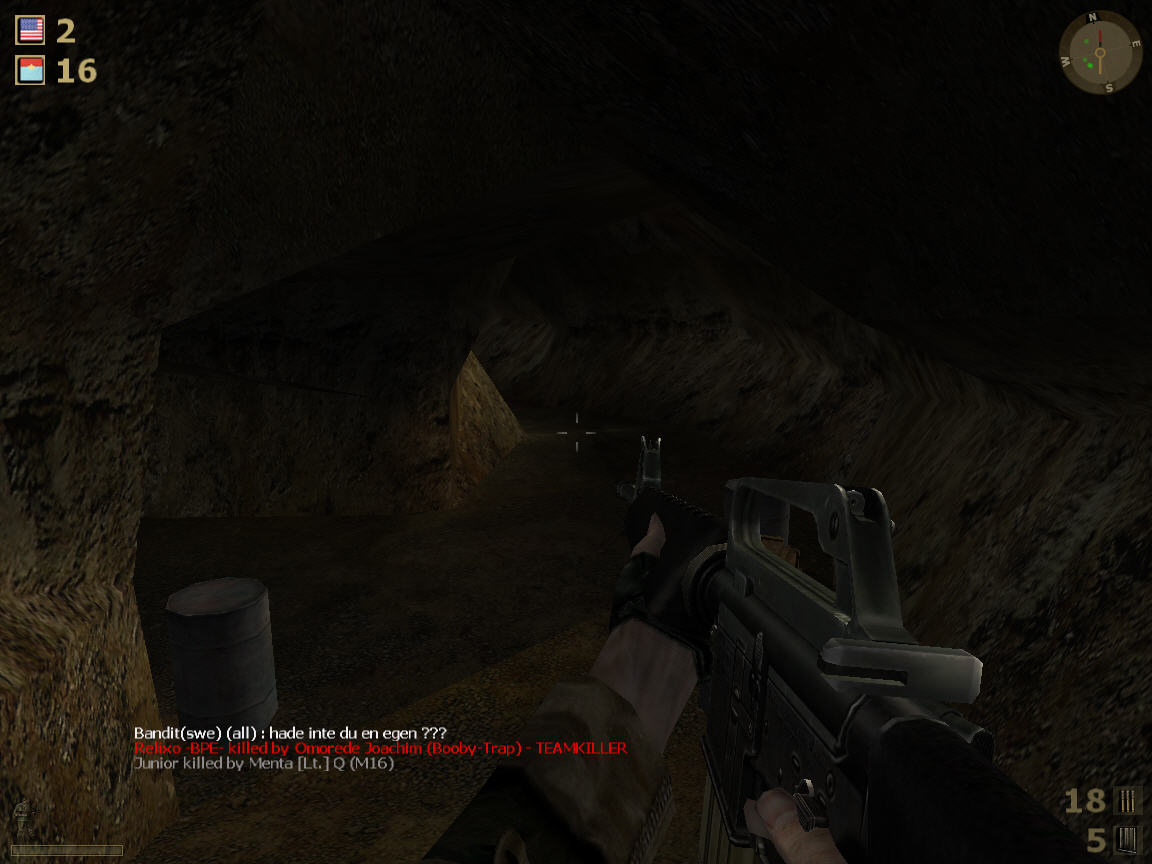Click the bullets ammo icon
The width and height of the screenshot is (1152, 864).
[x=1127, y=800]
